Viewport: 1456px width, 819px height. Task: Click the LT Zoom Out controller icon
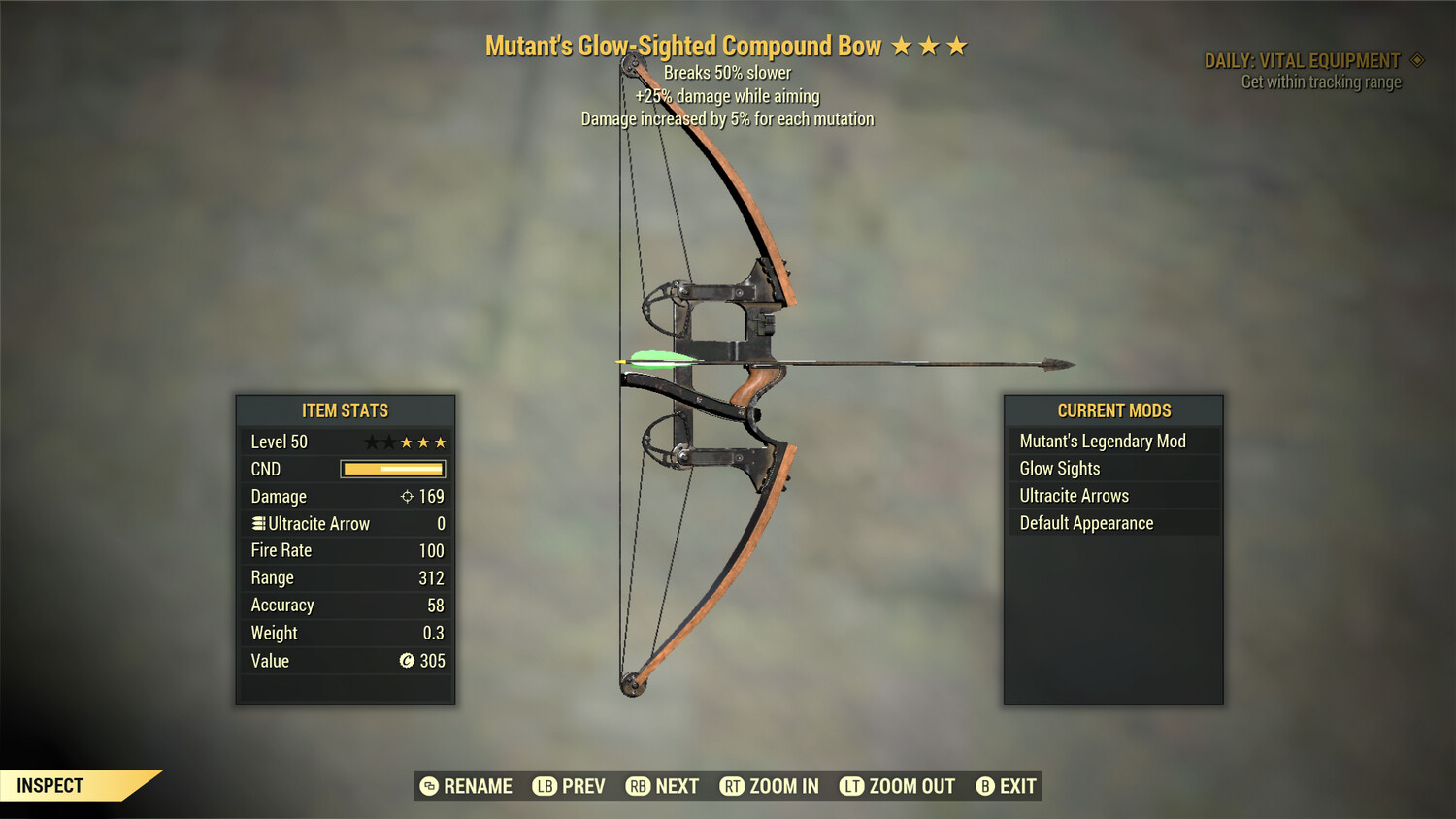pyautogui.click(x=851, y=786)
